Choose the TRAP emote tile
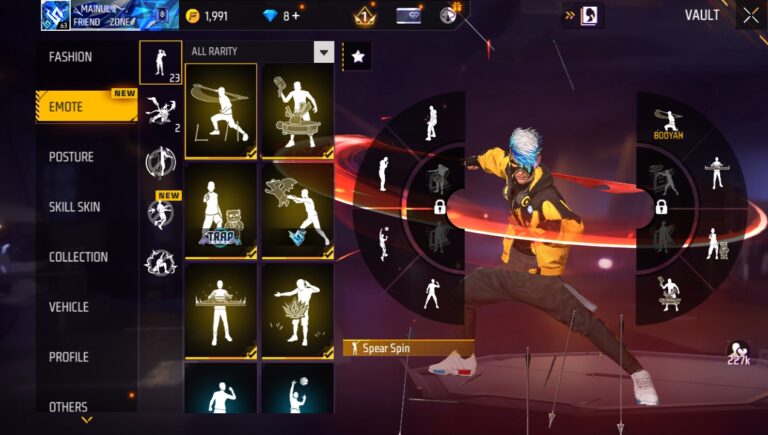 coord(221,211)
